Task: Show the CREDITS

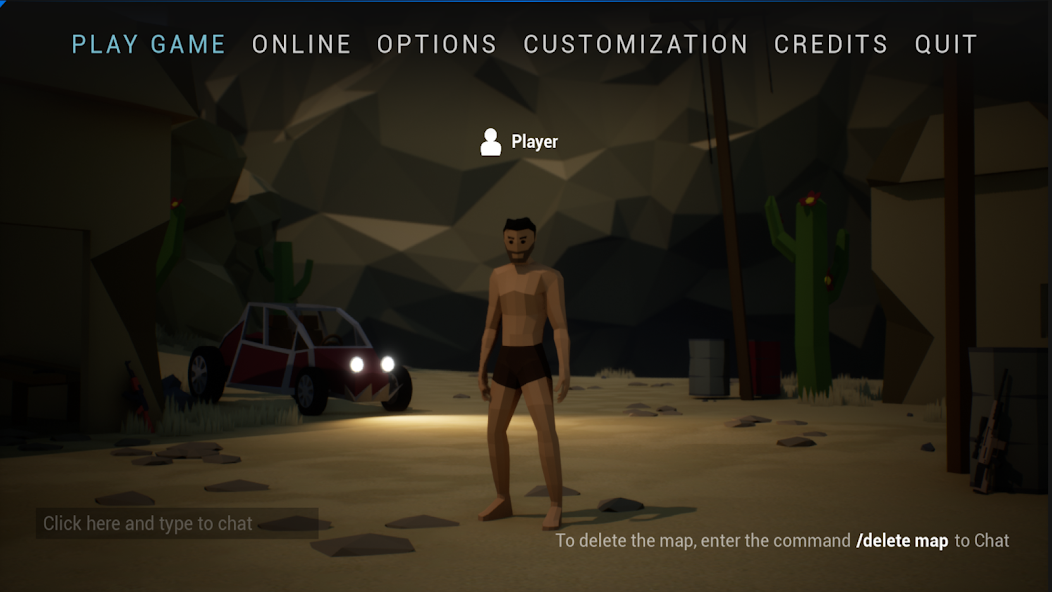Action: pos(831,45)
